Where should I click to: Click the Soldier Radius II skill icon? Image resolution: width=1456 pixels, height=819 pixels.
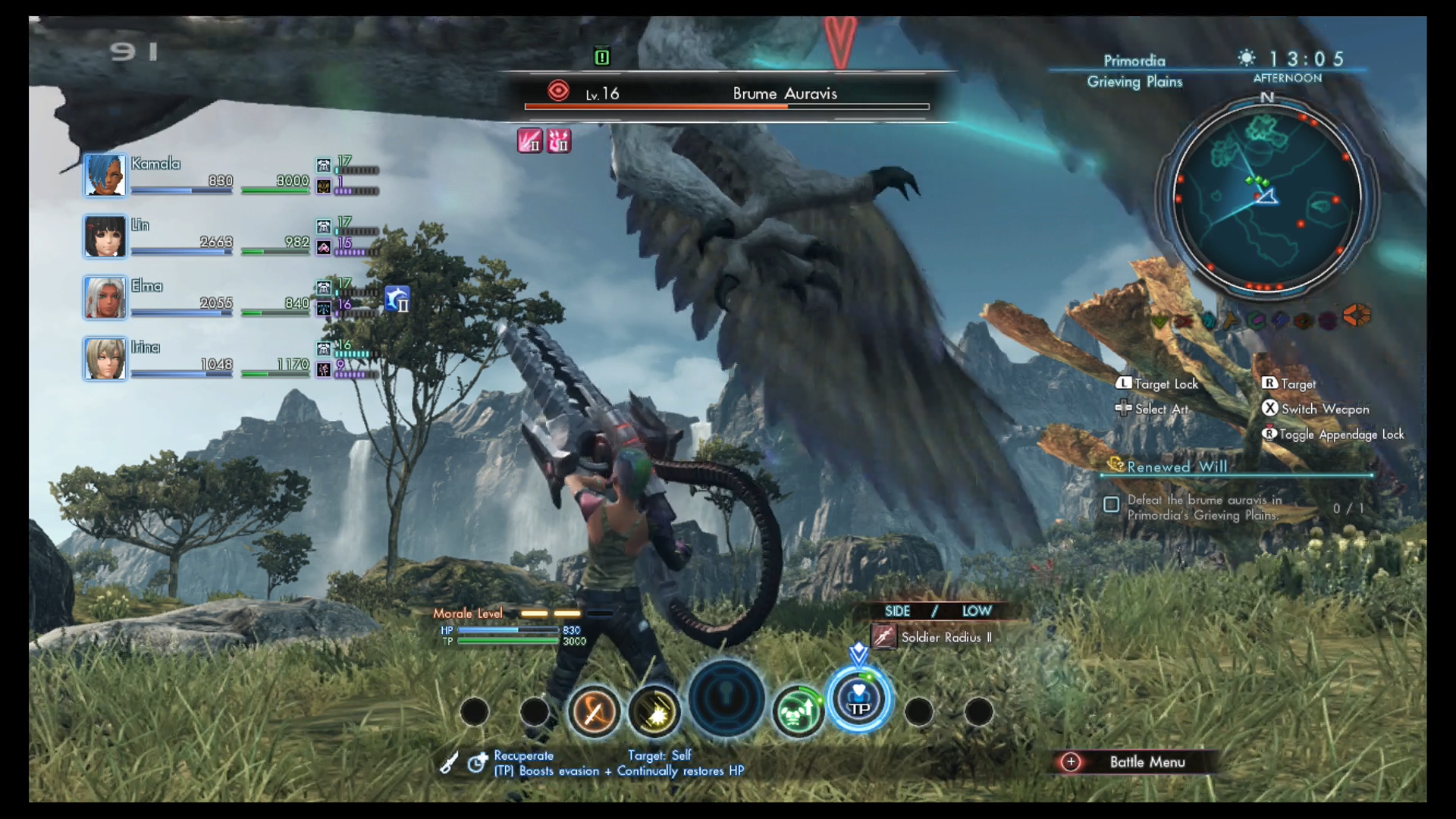[883, 637]
